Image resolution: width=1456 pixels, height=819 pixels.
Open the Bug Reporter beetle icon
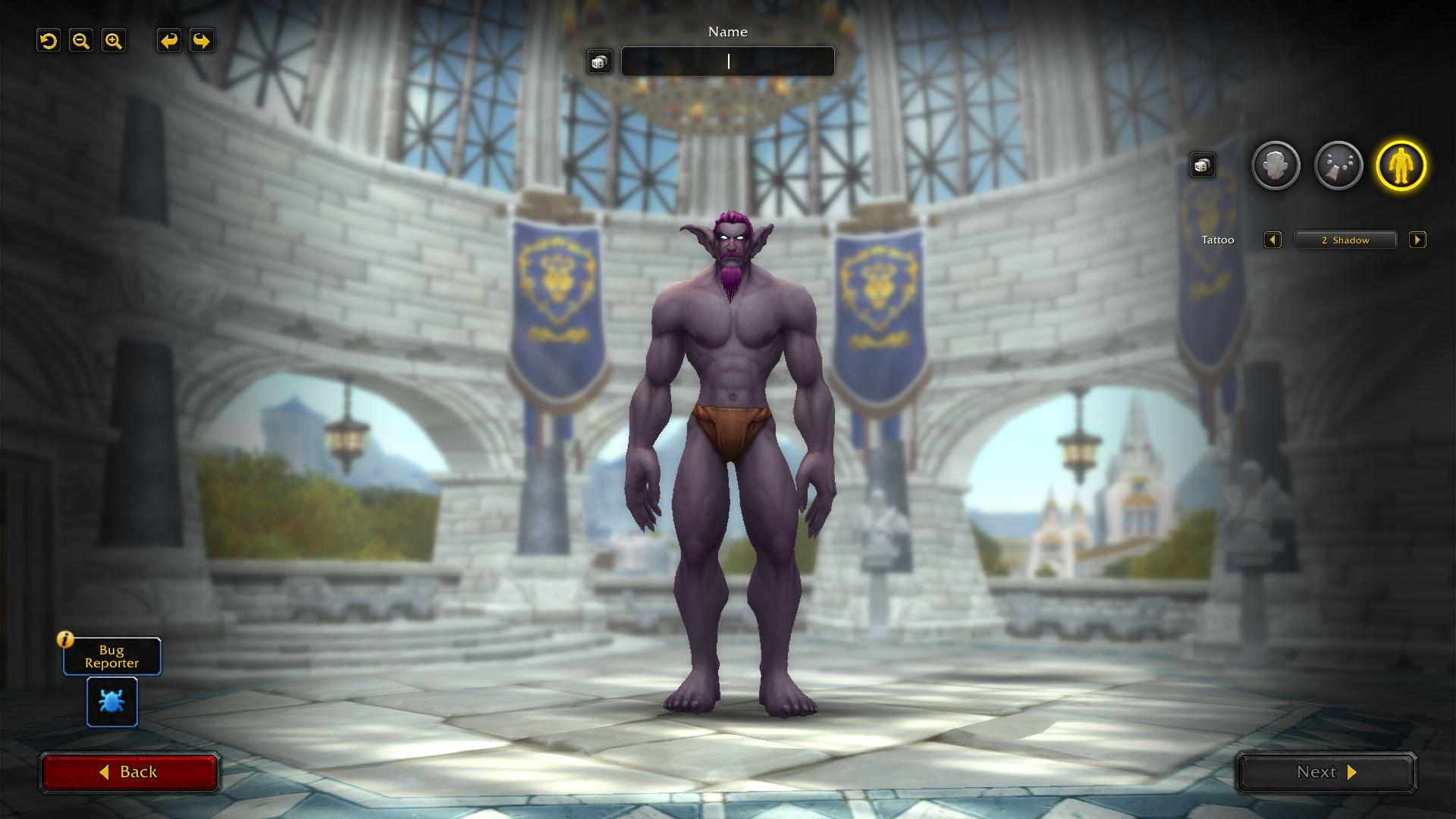pos(112,702)
